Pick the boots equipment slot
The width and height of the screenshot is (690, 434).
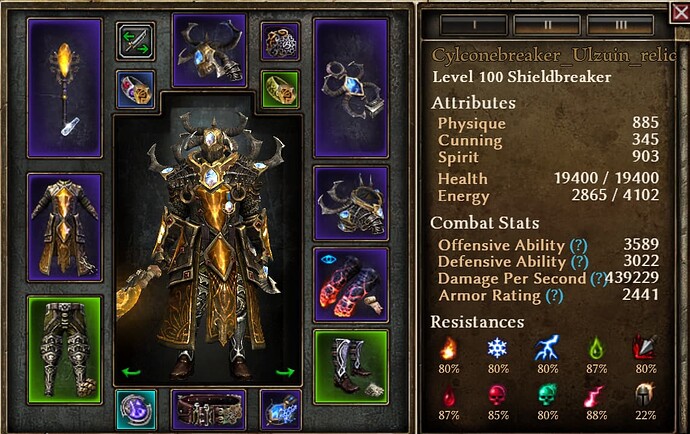[349, 366]
